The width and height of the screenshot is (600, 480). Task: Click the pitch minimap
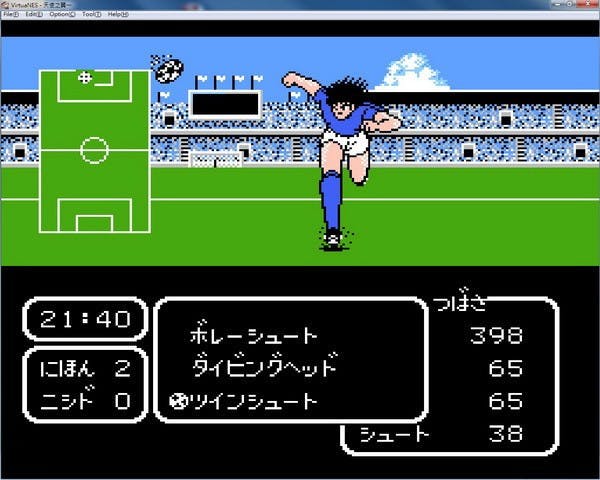(94, 150)
